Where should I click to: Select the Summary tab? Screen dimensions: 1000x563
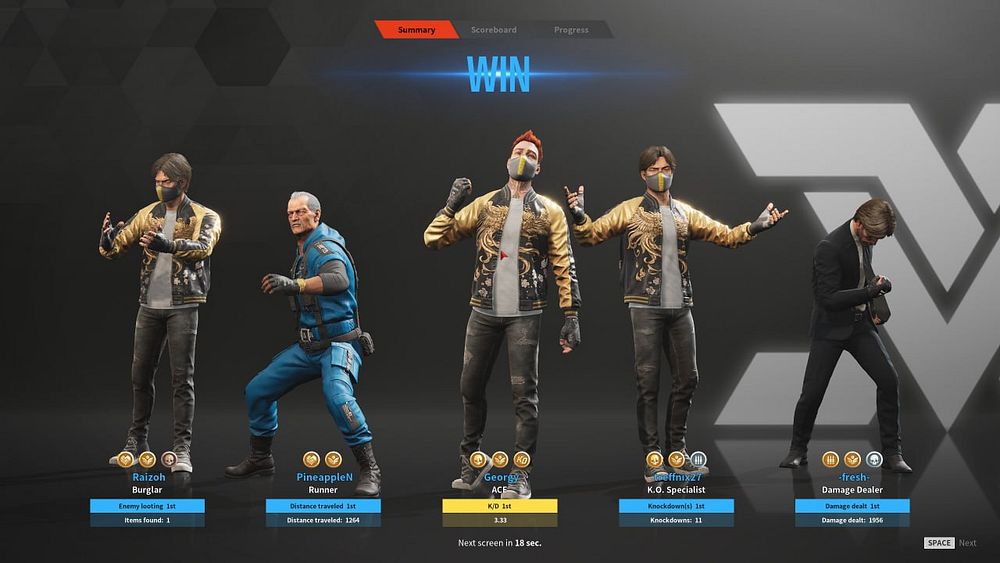pos(416,30)
